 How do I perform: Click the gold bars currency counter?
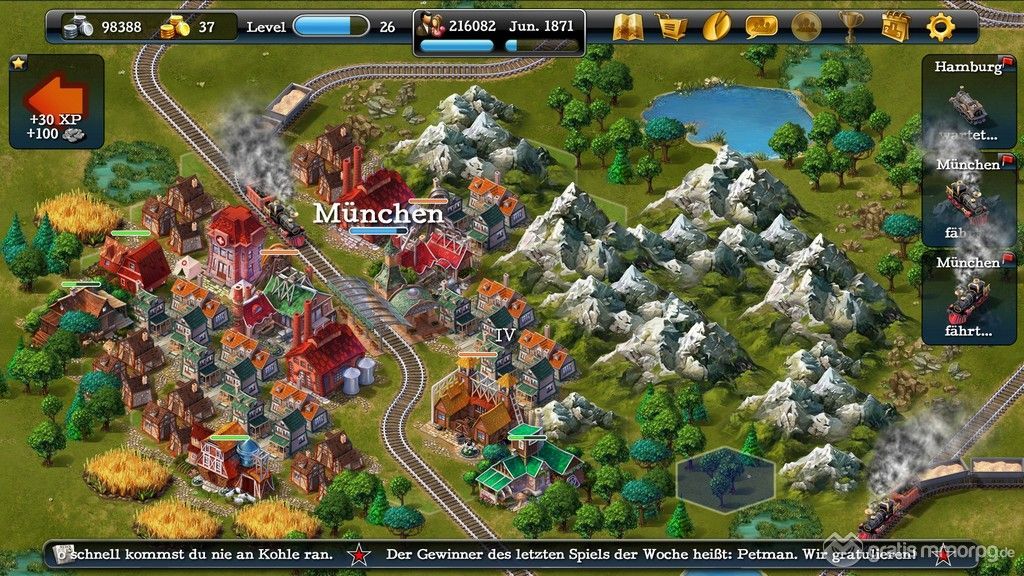pyautogui.click(x=188, y=27)
